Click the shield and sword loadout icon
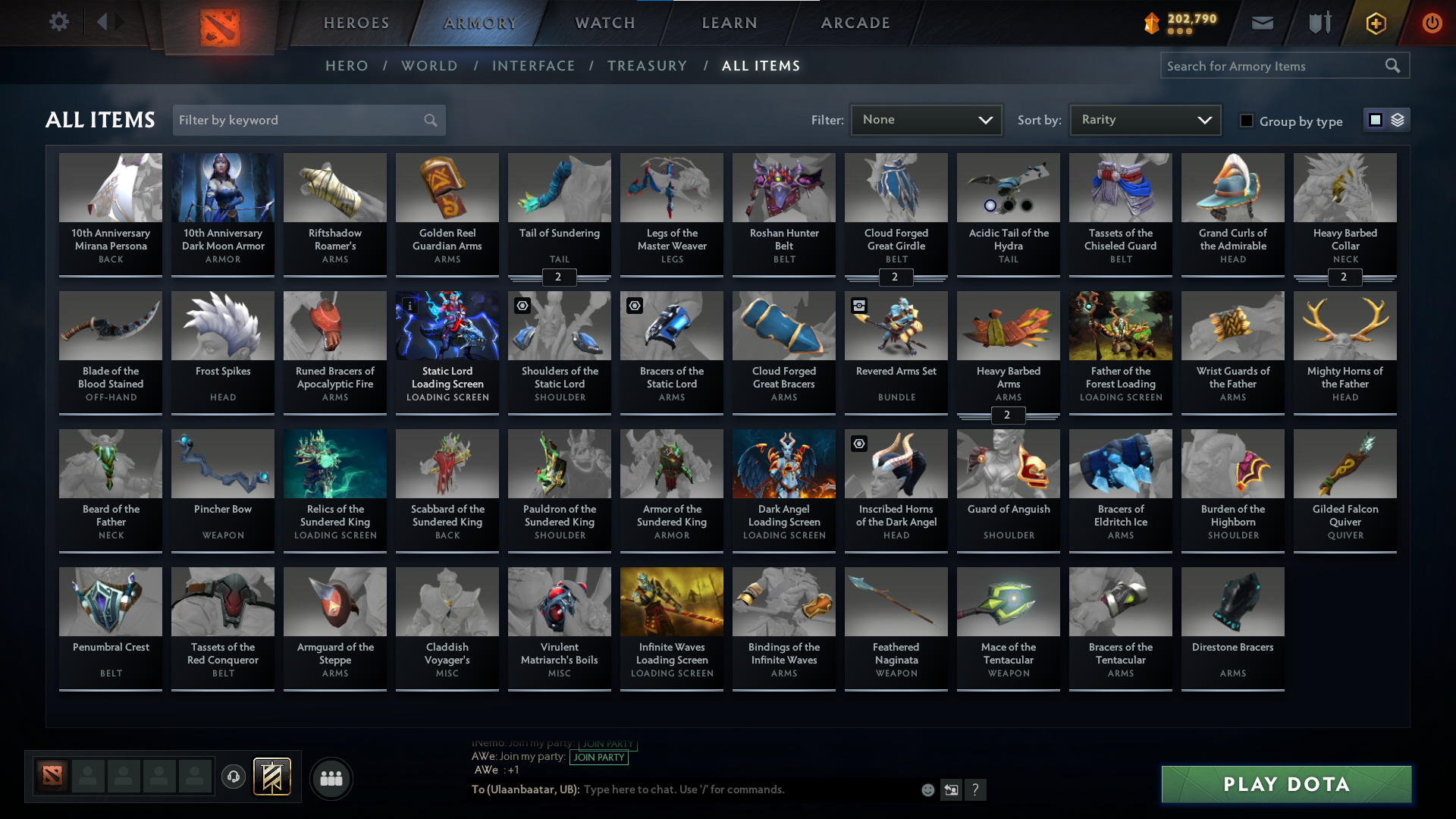The height and width of the screenshot is (819, 1456). (1319, 23)
